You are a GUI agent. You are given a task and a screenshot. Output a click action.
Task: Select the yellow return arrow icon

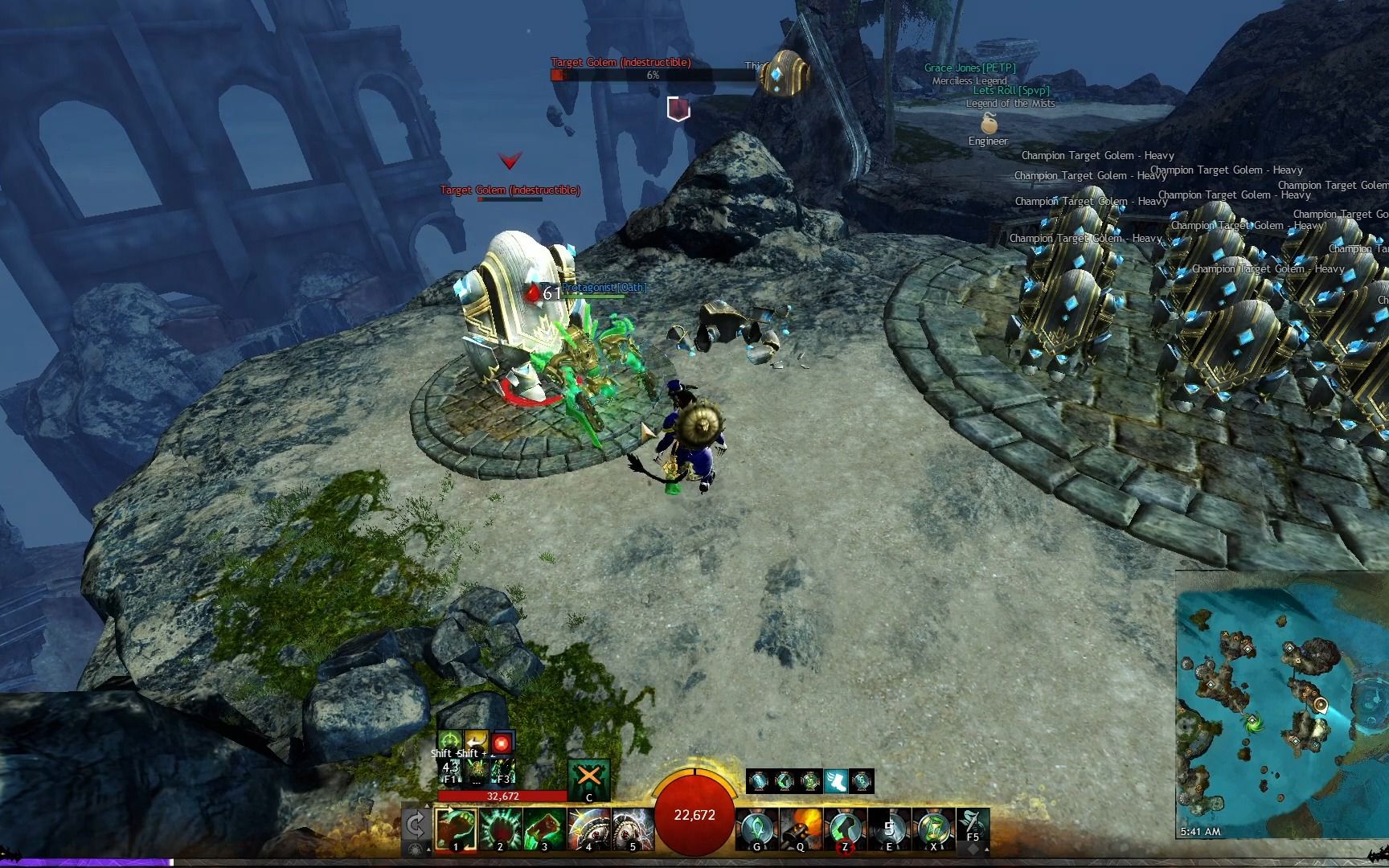click(477, 742)
